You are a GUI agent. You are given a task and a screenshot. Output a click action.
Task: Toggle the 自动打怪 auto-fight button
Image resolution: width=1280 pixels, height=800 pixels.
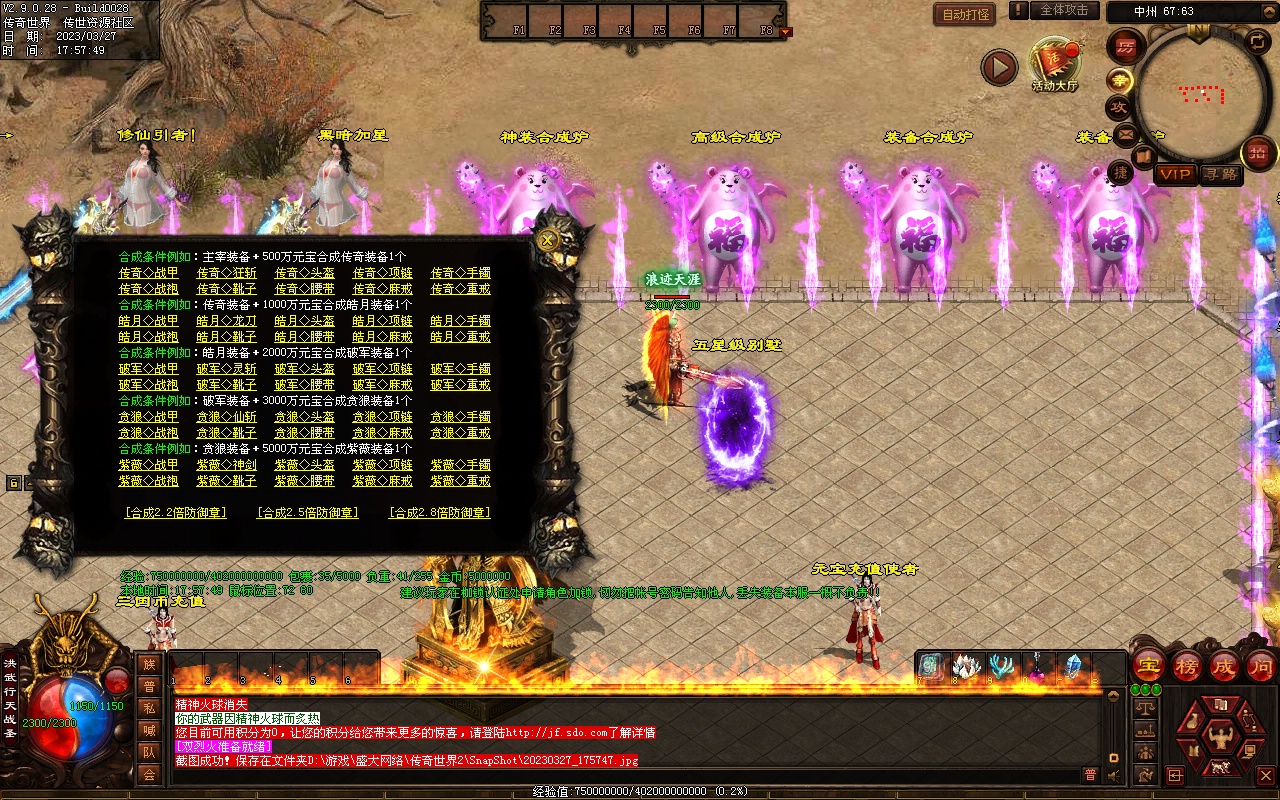click(x=964, y=14)
